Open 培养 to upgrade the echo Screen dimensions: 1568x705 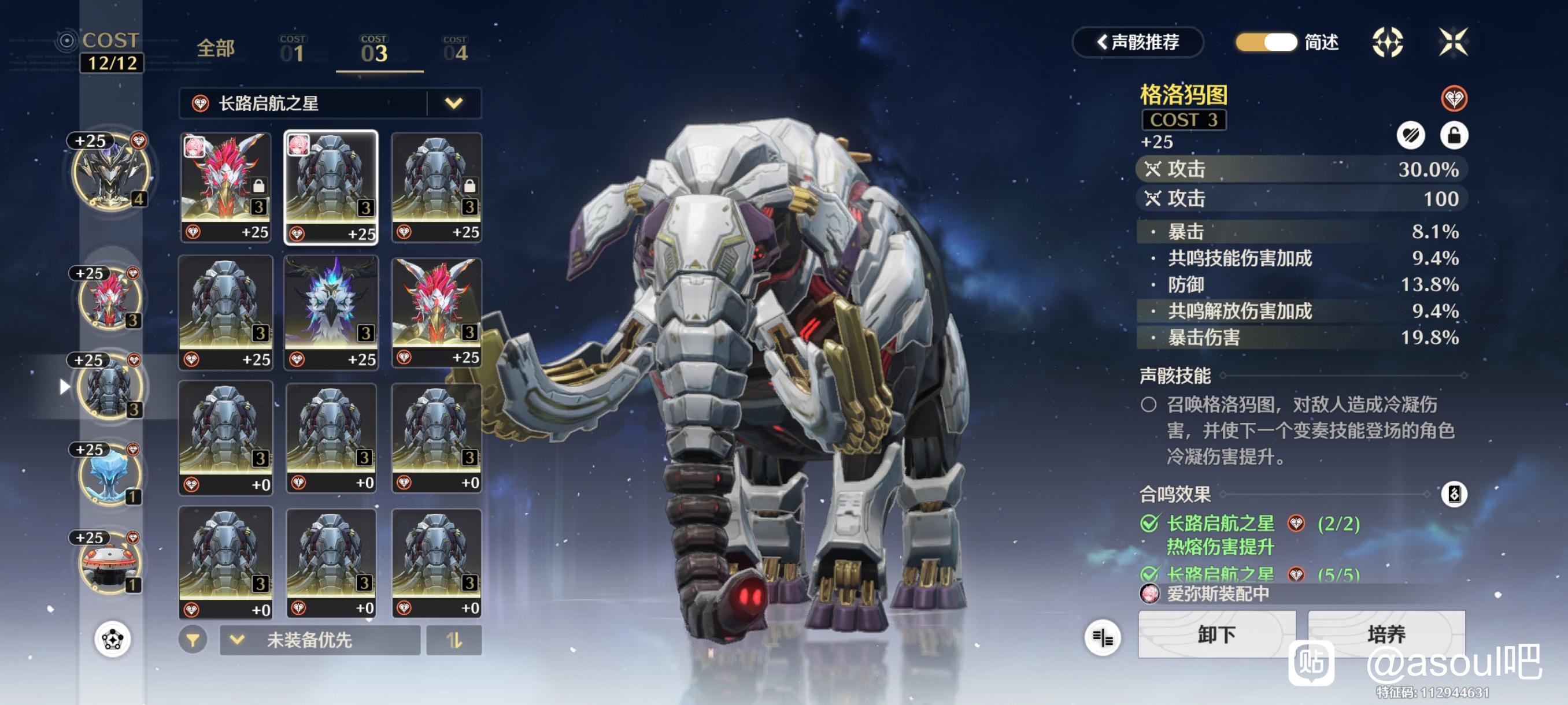[1386, 634]
